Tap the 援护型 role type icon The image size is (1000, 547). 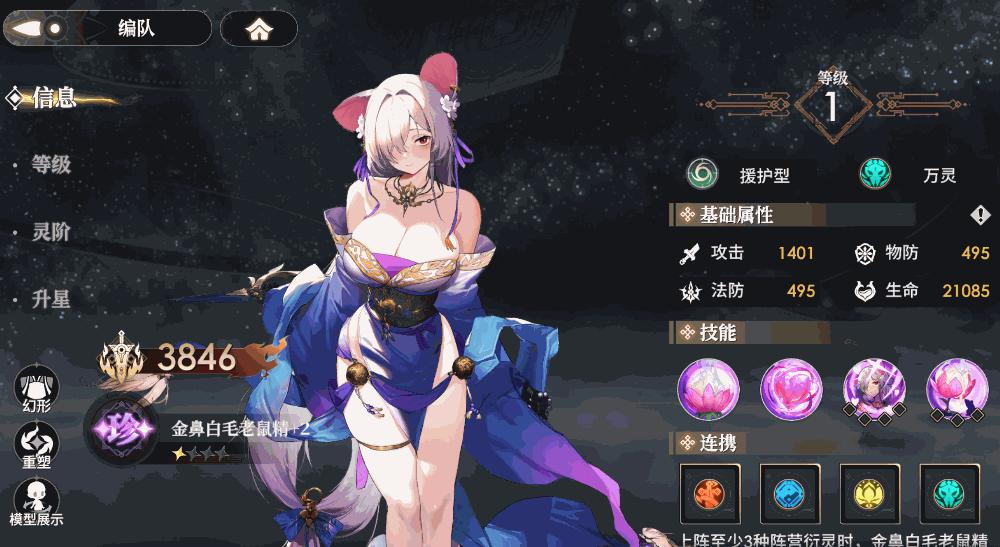pyautogui.click(x=703, y=175)
